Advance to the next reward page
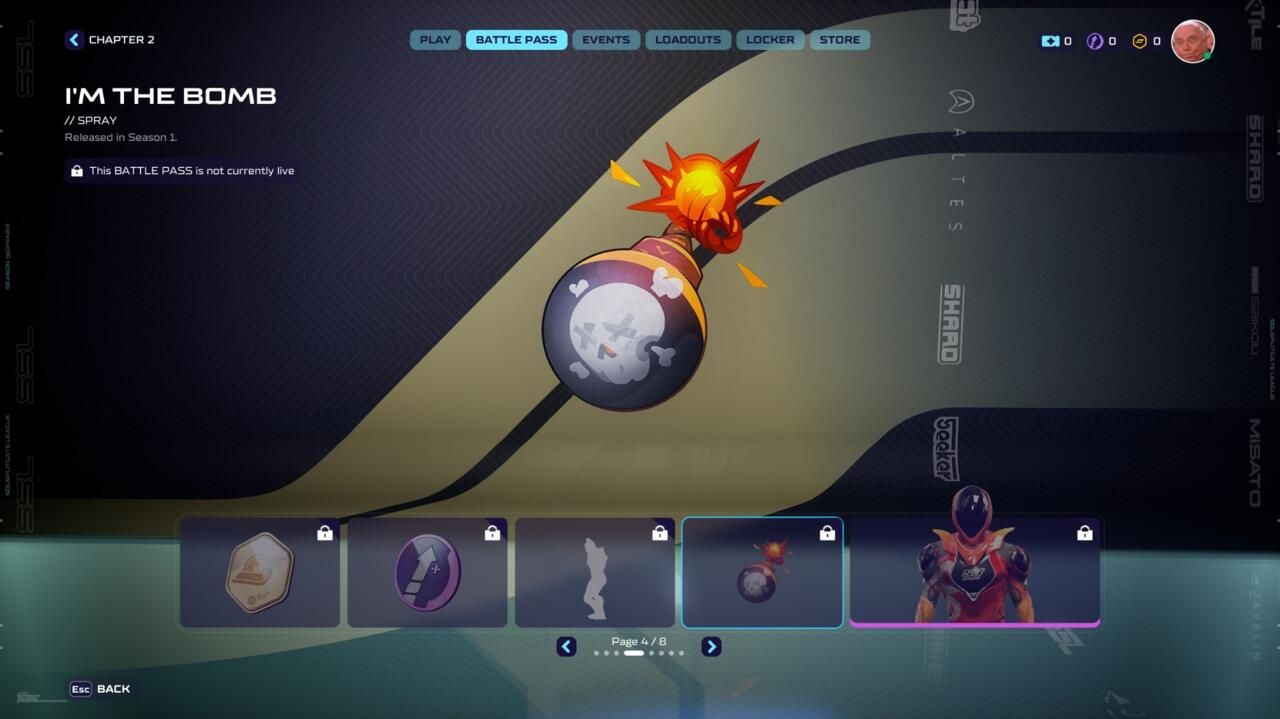 pos(711,647)
